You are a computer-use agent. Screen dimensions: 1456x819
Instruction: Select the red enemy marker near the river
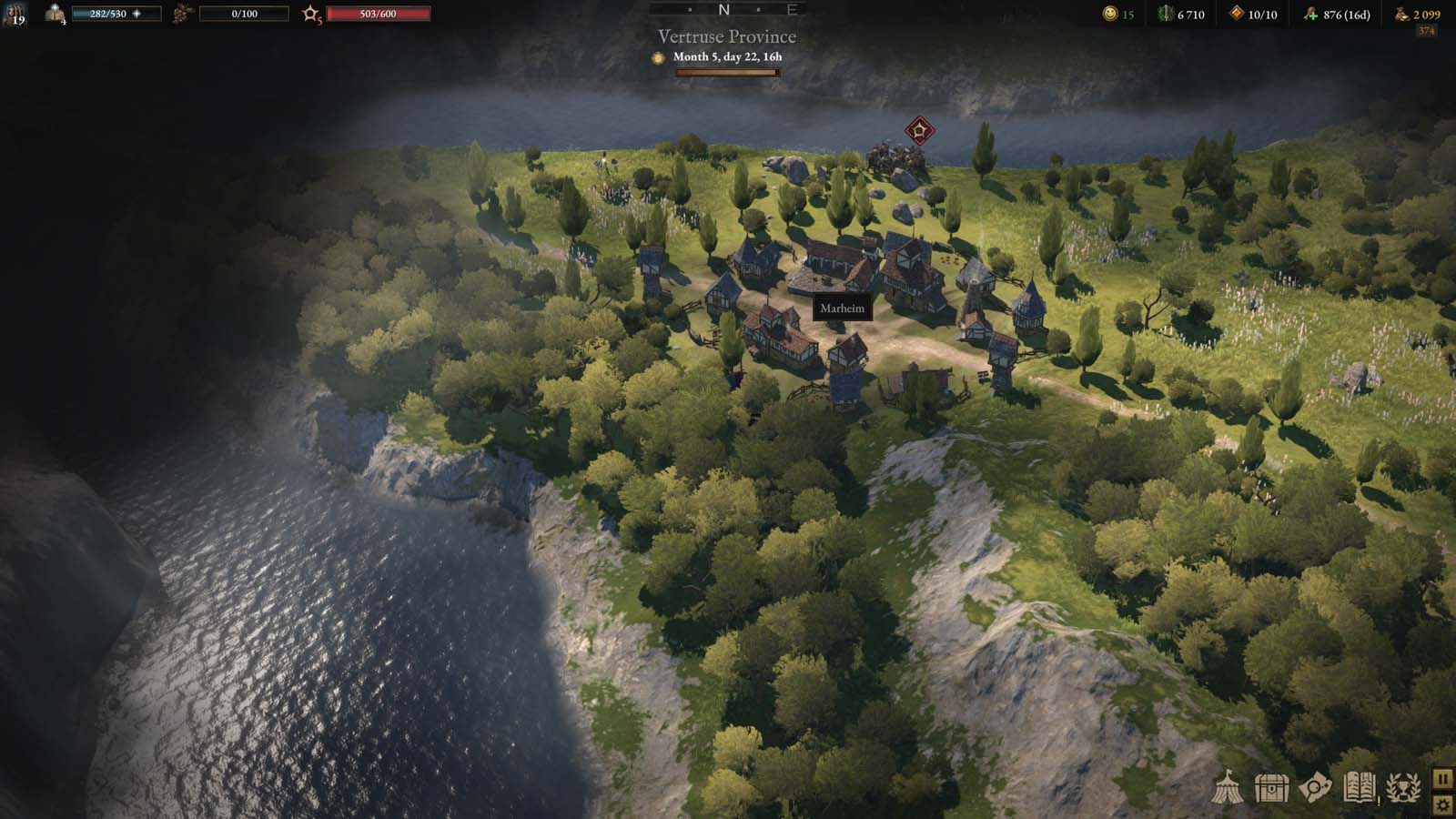pyautogui.click(x=919, y=130)
